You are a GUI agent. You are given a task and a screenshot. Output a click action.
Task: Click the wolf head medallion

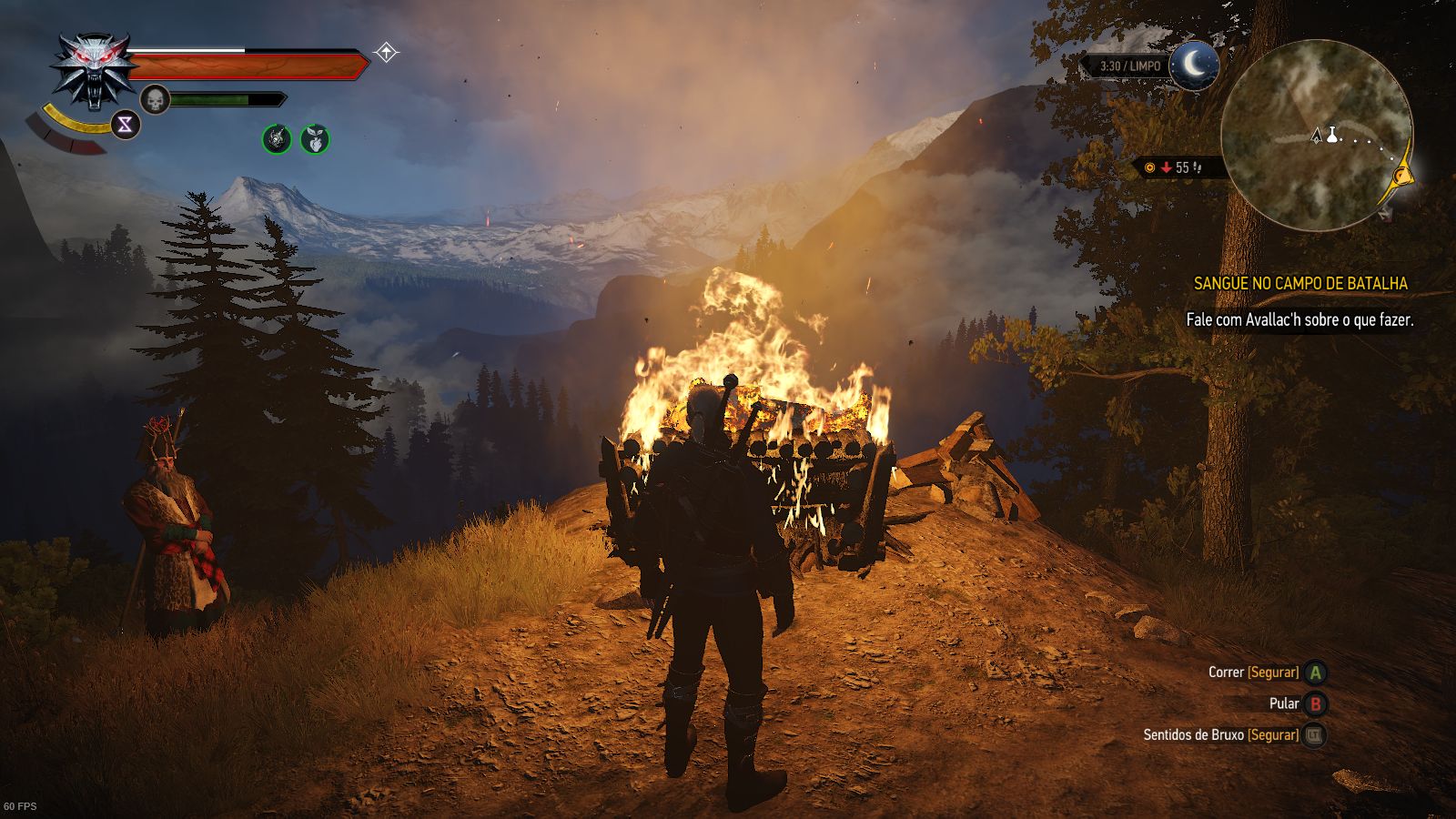click(x=95, y=70)
